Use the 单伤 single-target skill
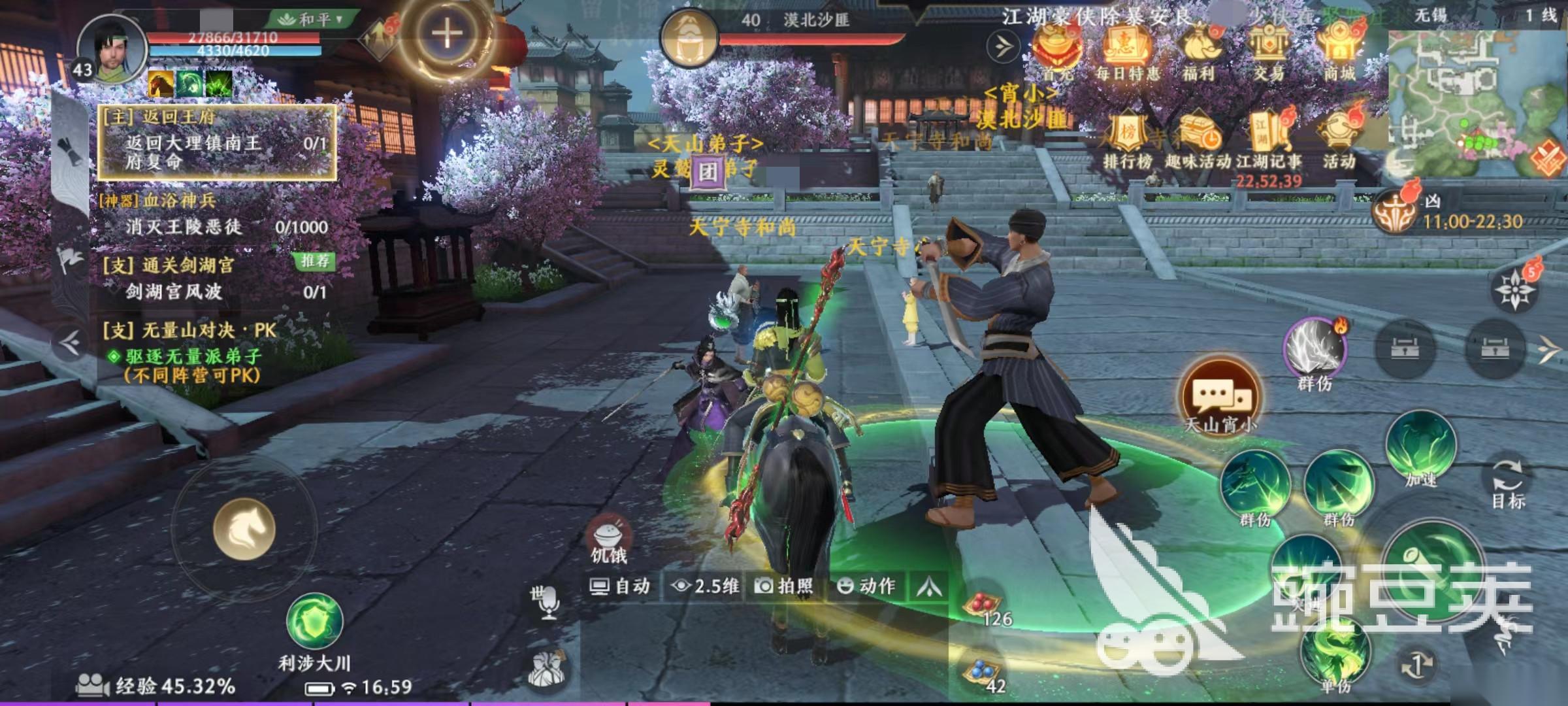This screenshot has width=1568, height=706. (1335, 654)
